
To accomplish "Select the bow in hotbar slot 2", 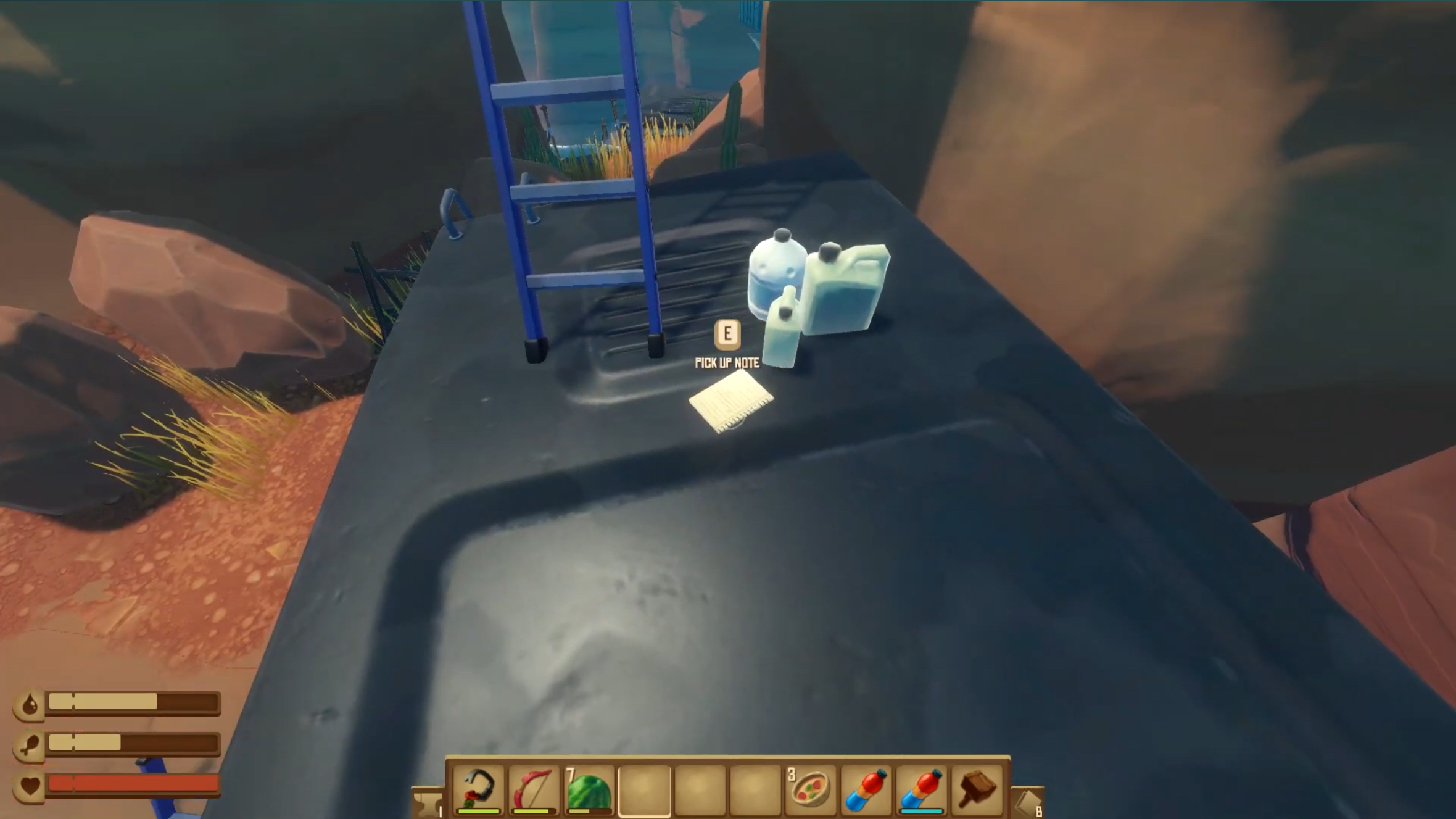I will tap(533, 789).
